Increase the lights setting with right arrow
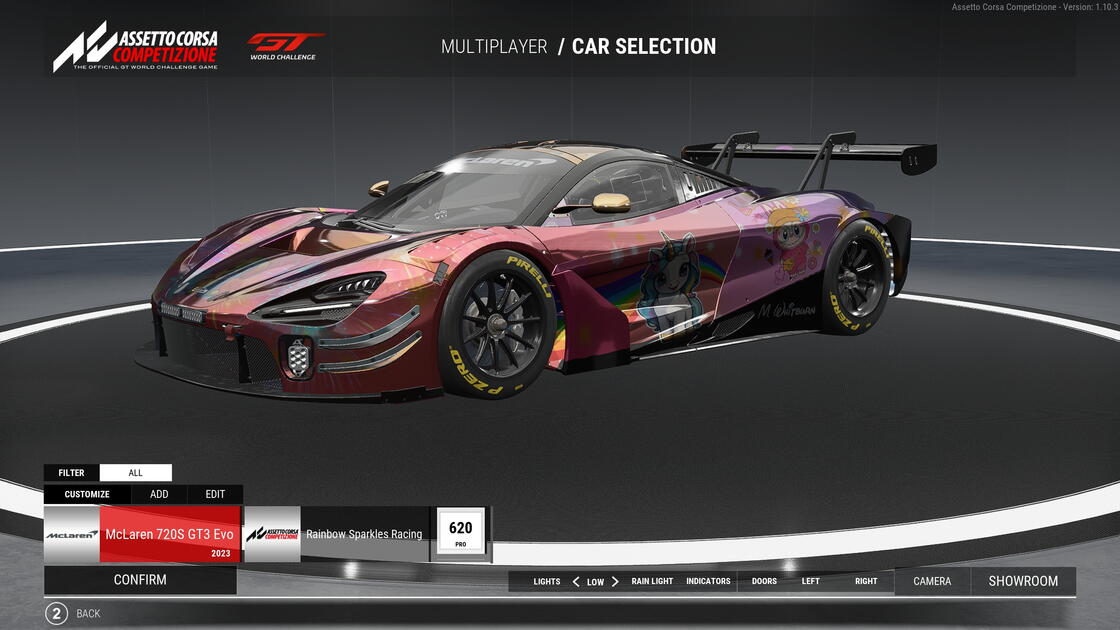 (615, 582)
